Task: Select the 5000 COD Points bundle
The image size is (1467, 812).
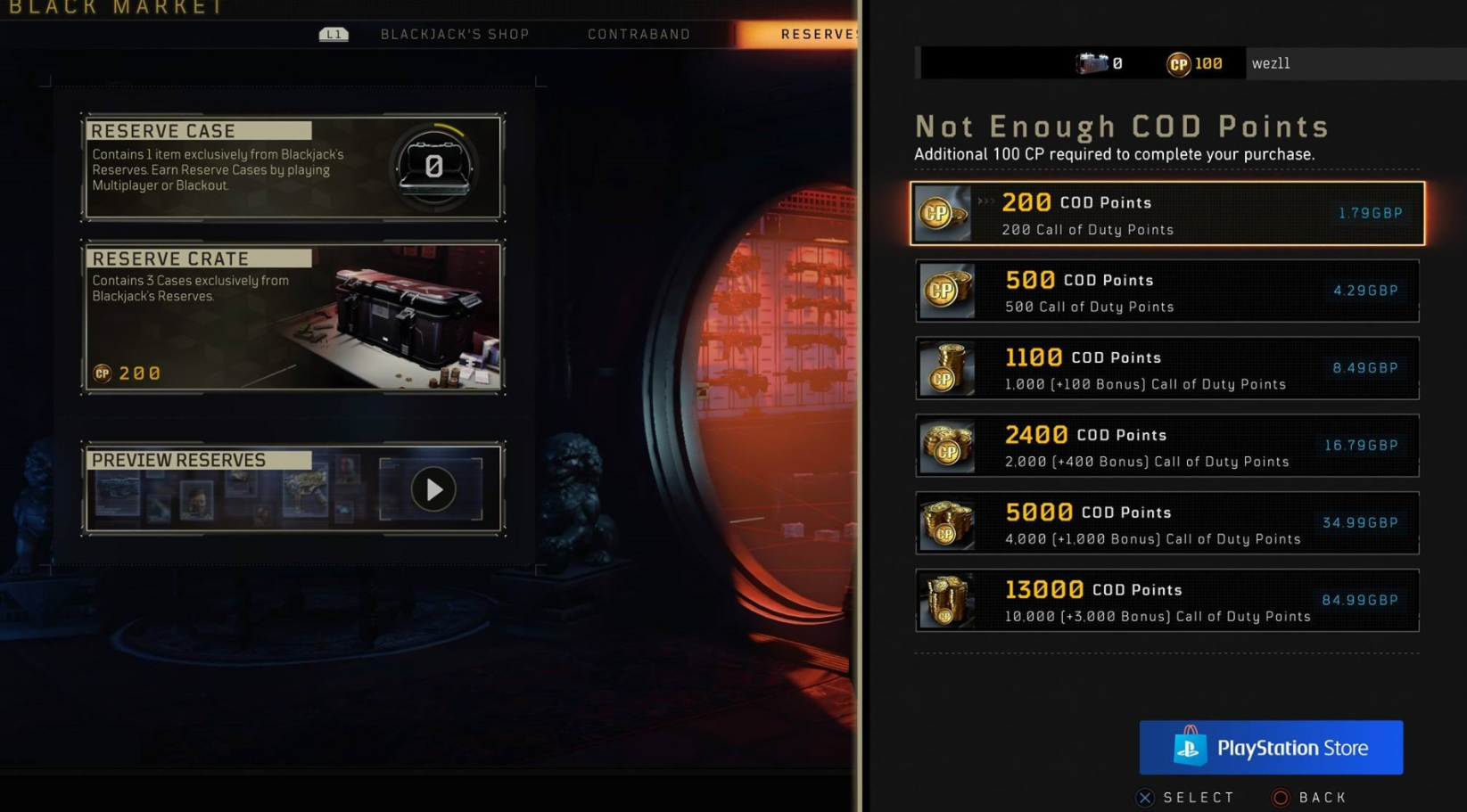Action: [x=1166, y=523]
